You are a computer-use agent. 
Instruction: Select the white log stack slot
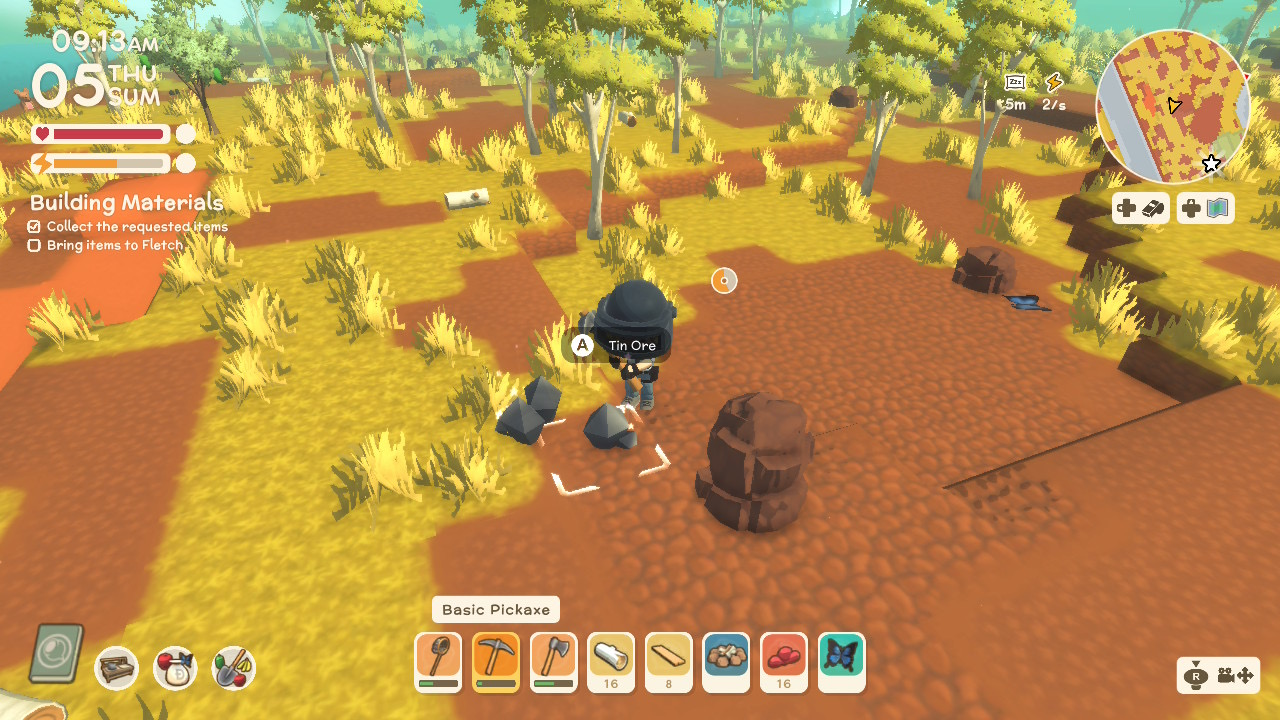(x=612, y=661)
